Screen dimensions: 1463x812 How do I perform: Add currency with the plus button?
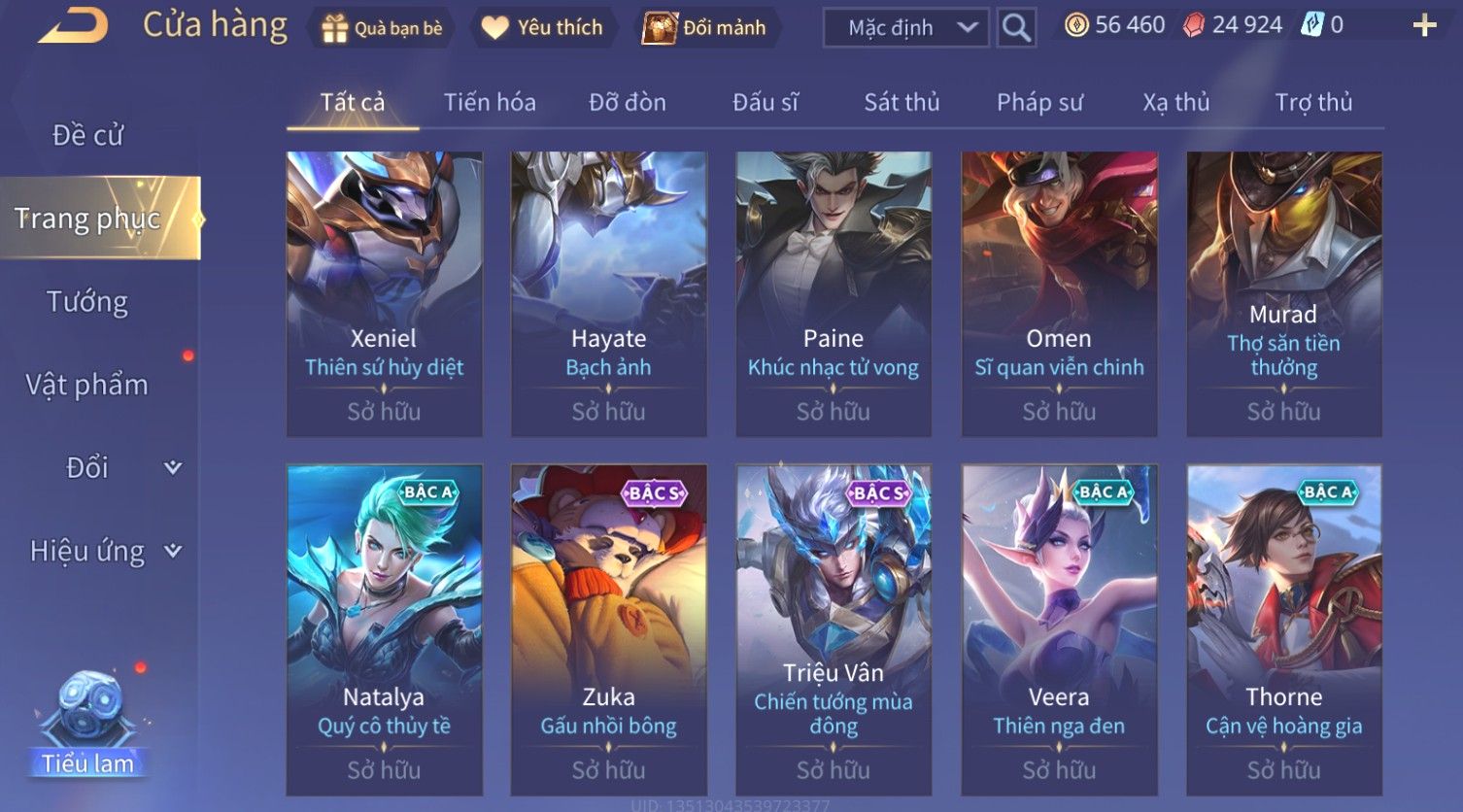pos(1424,26)
